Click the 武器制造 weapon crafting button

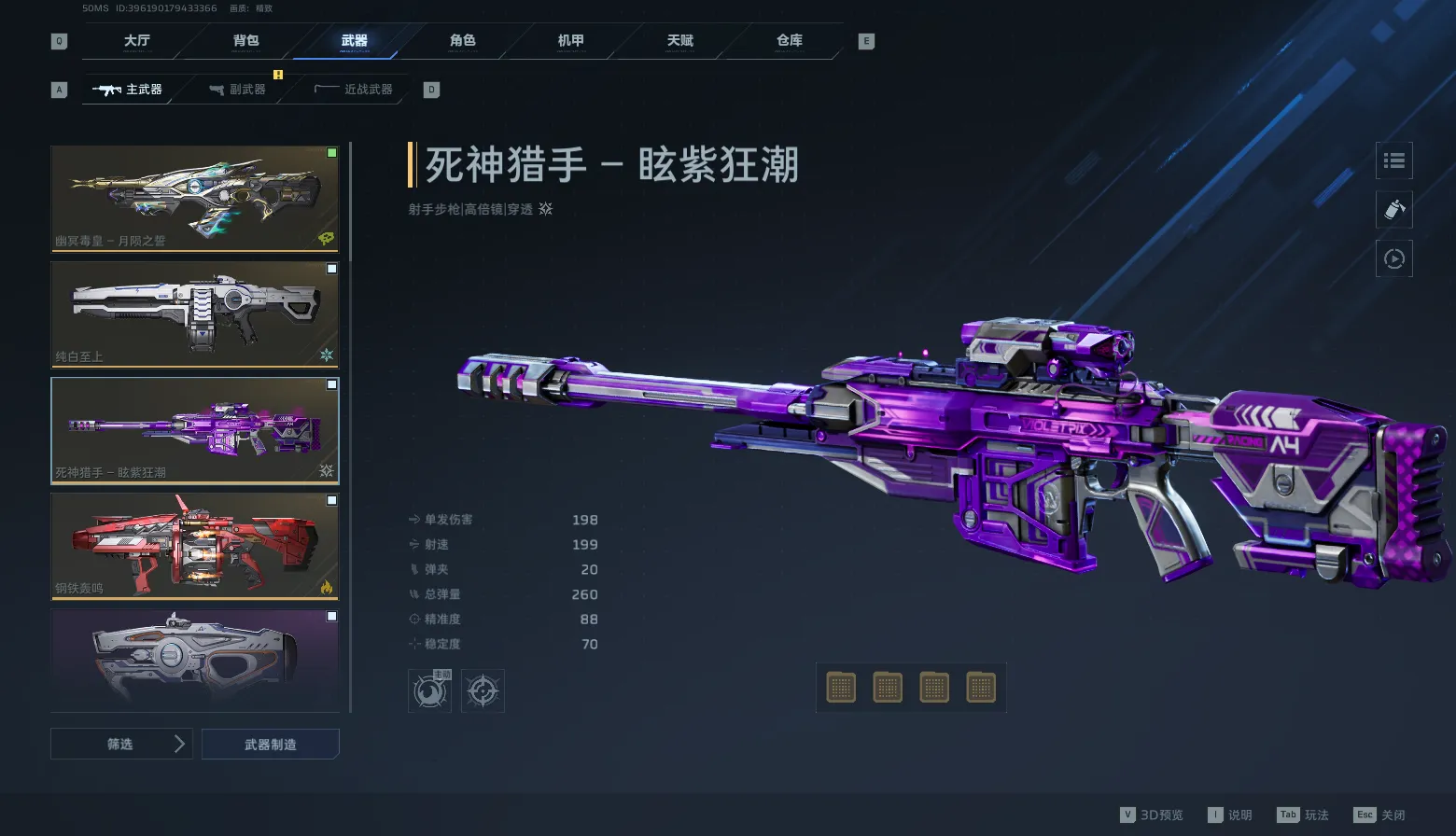tap(271, 744)
